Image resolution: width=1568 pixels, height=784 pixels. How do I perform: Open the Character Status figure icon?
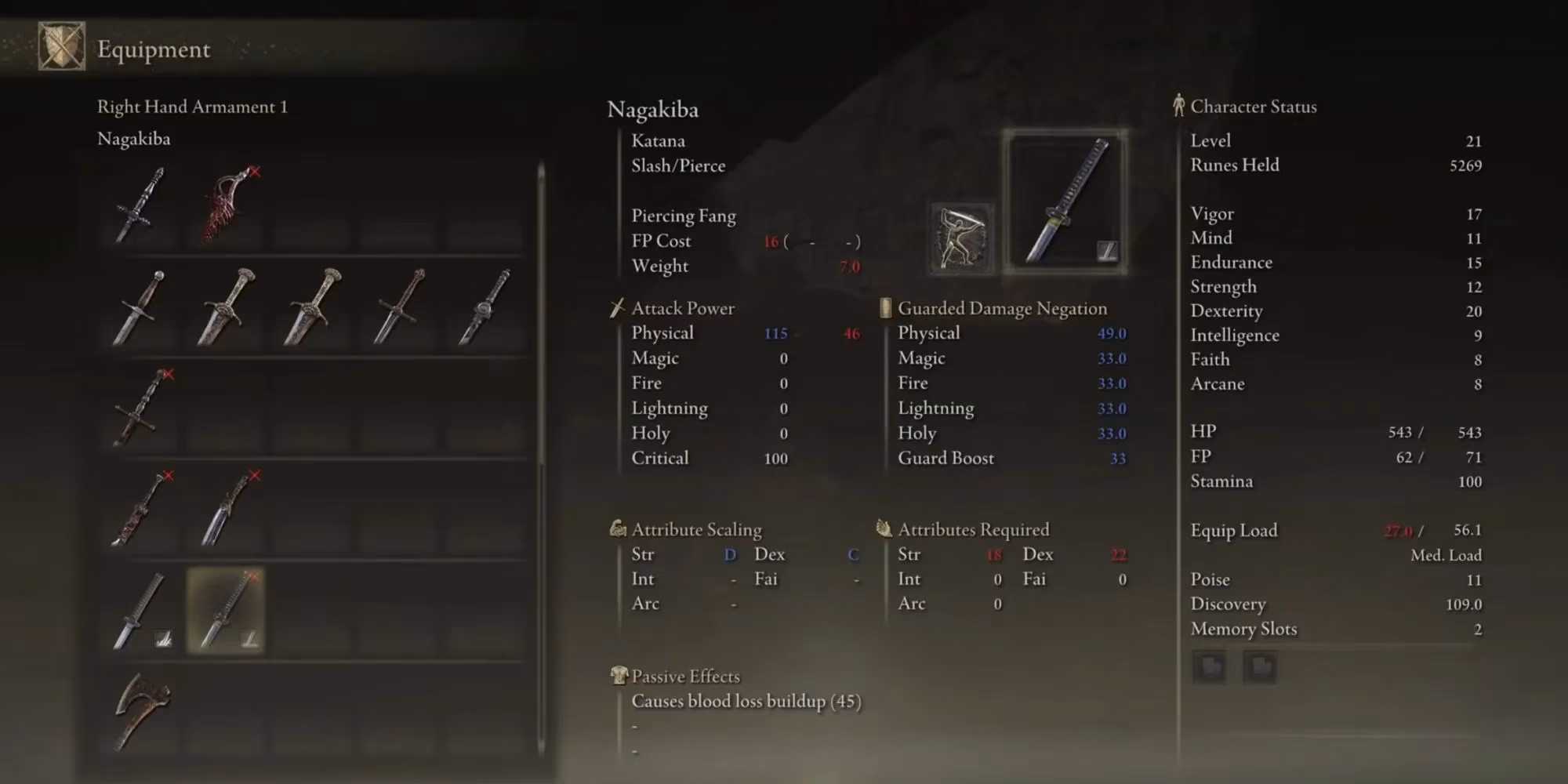[x=1178, y=107]
